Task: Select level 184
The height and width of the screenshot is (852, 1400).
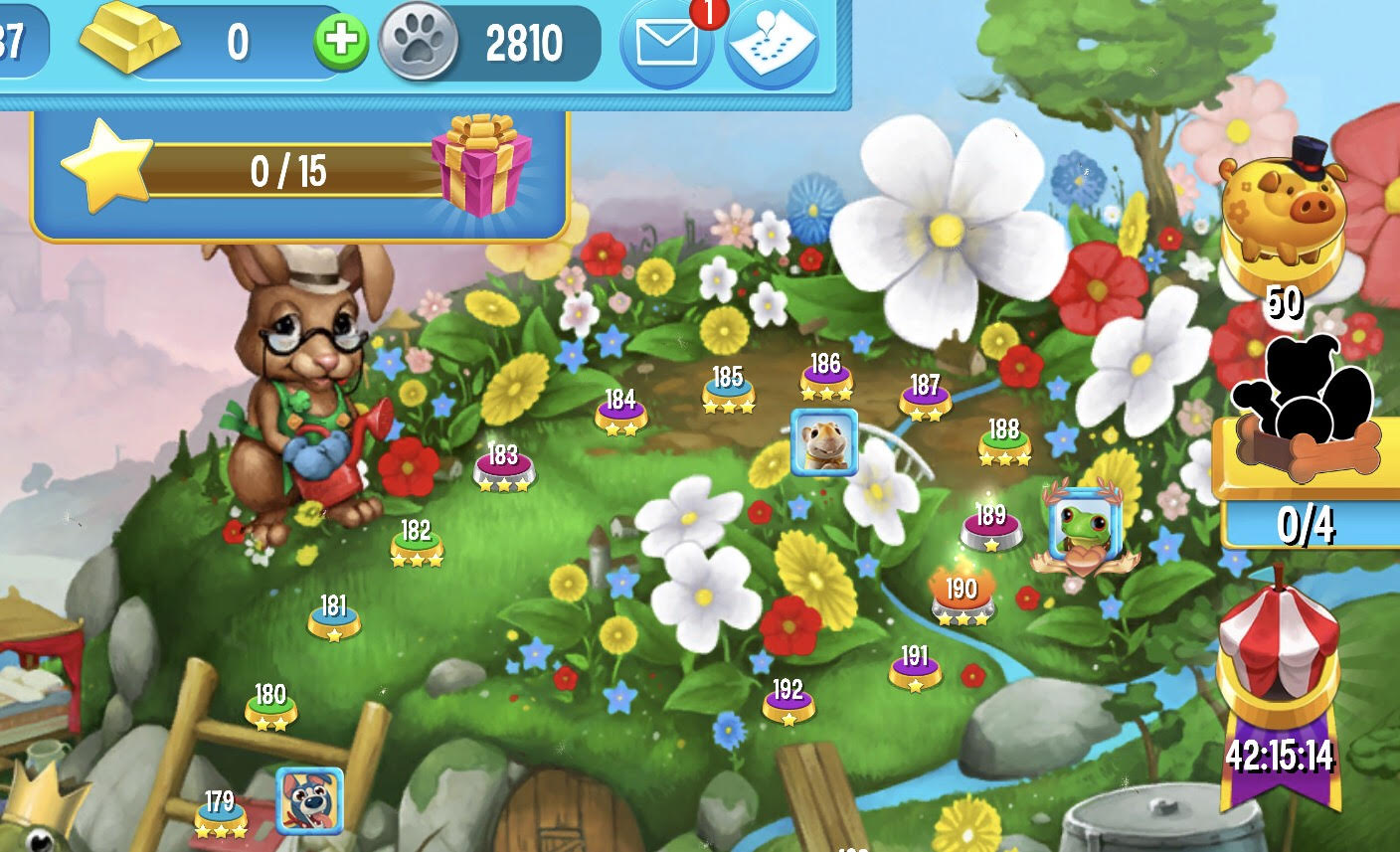Action: [620, 408]
